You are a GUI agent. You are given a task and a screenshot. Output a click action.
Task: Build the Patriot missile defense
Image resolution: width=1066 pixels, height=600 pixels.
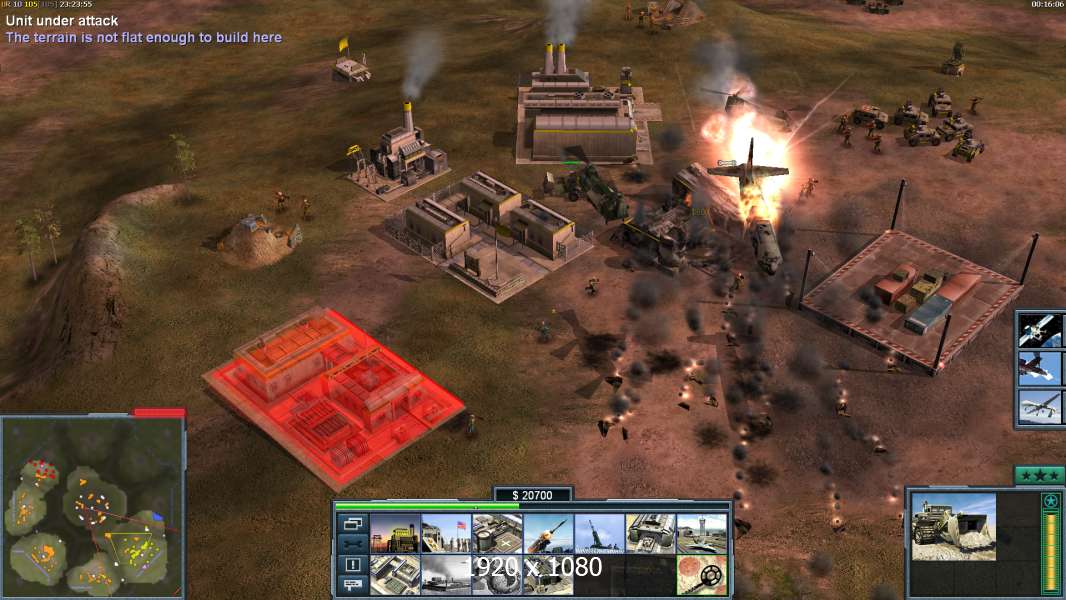tap(548, 533)
